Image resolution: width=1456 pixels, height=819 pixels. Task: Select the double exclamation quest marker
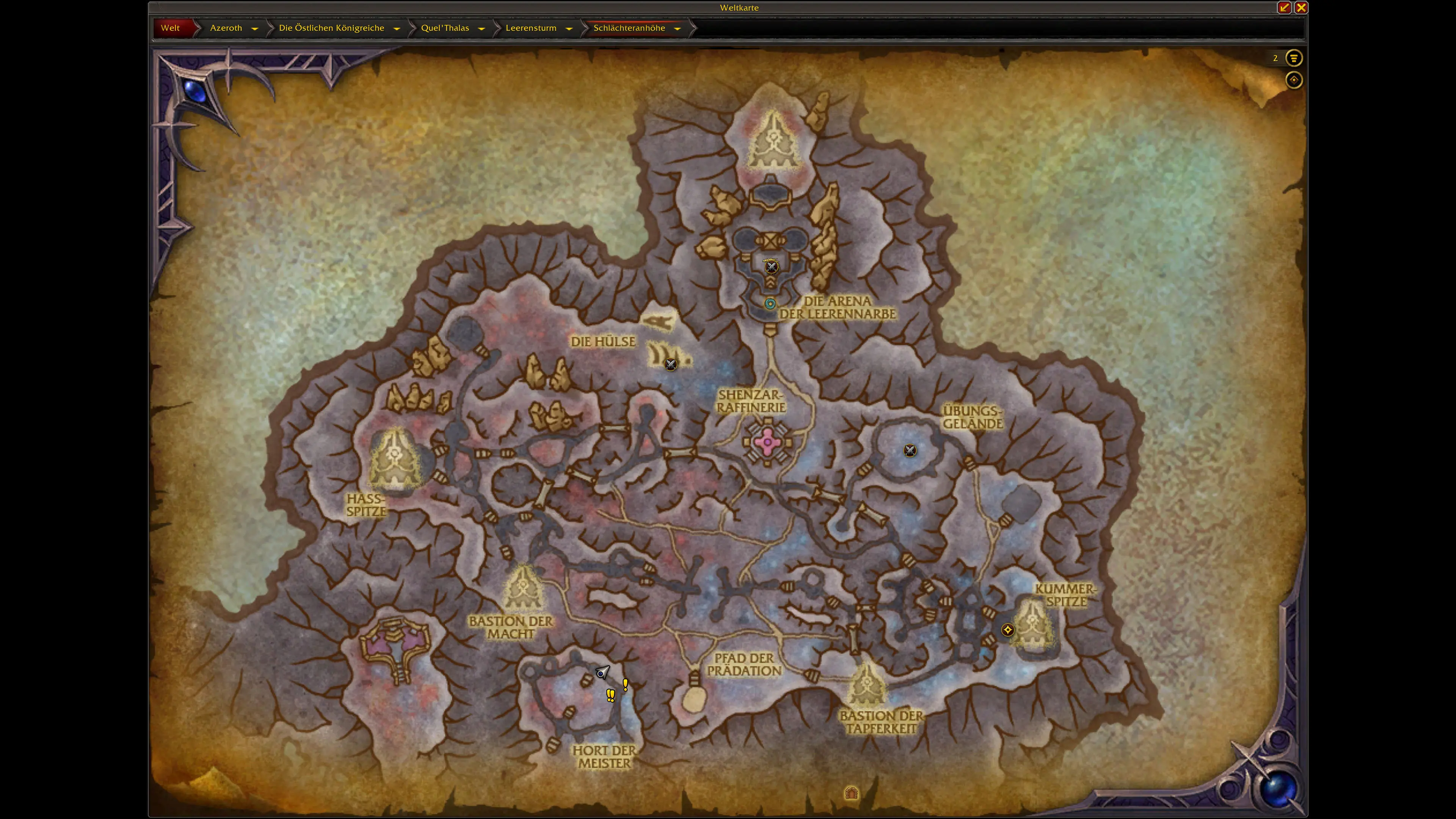point(610,695)
